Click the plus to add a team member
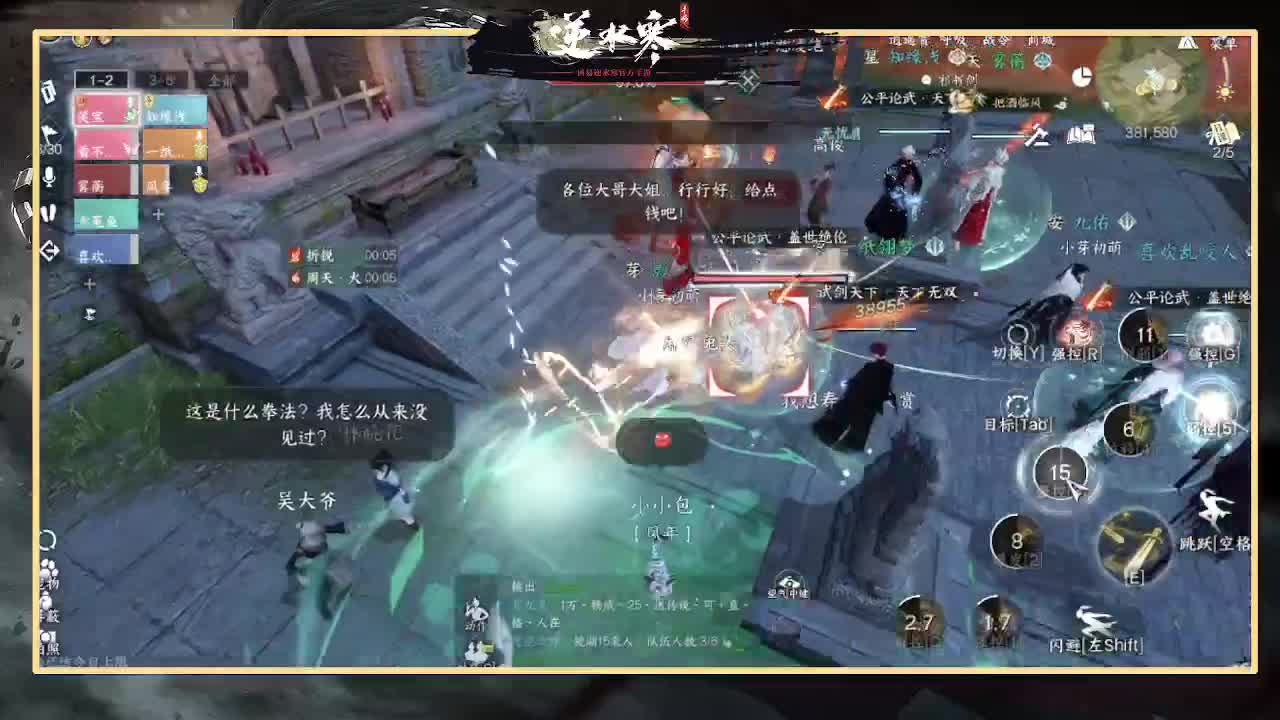1280x720 pixels. [x=157, y=214]
